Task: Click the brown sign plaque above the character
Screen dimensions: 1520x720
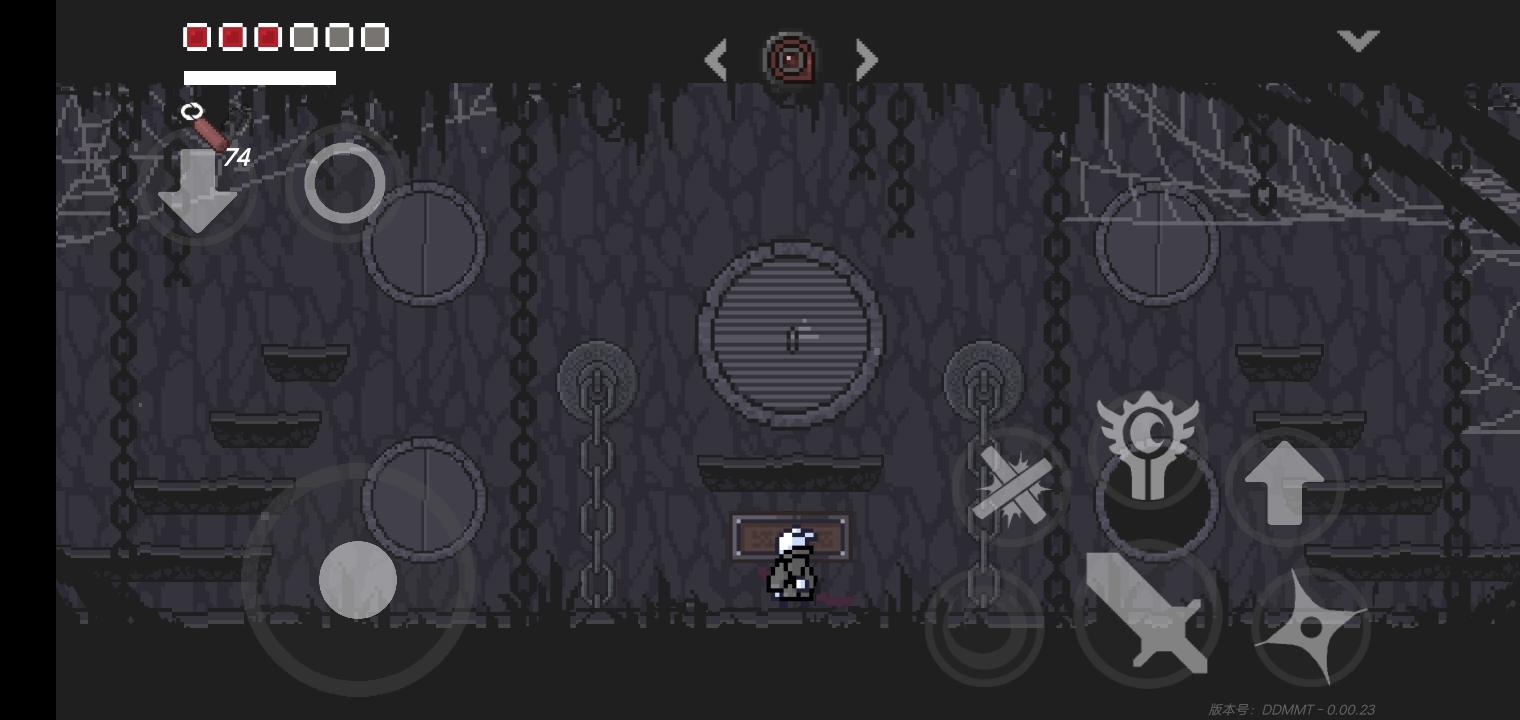Action: (x=791, y=535)
